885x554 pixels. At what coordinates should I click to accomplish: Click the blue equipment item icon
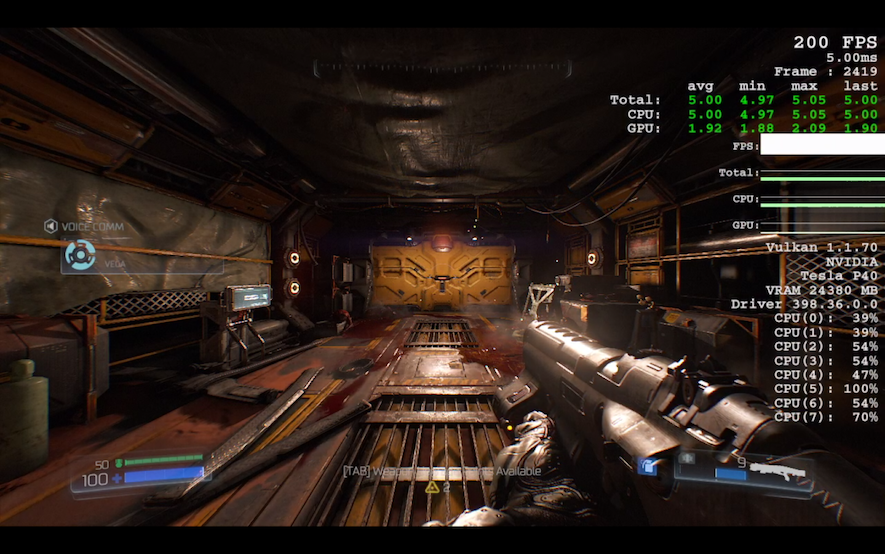(x=648, y=466)
